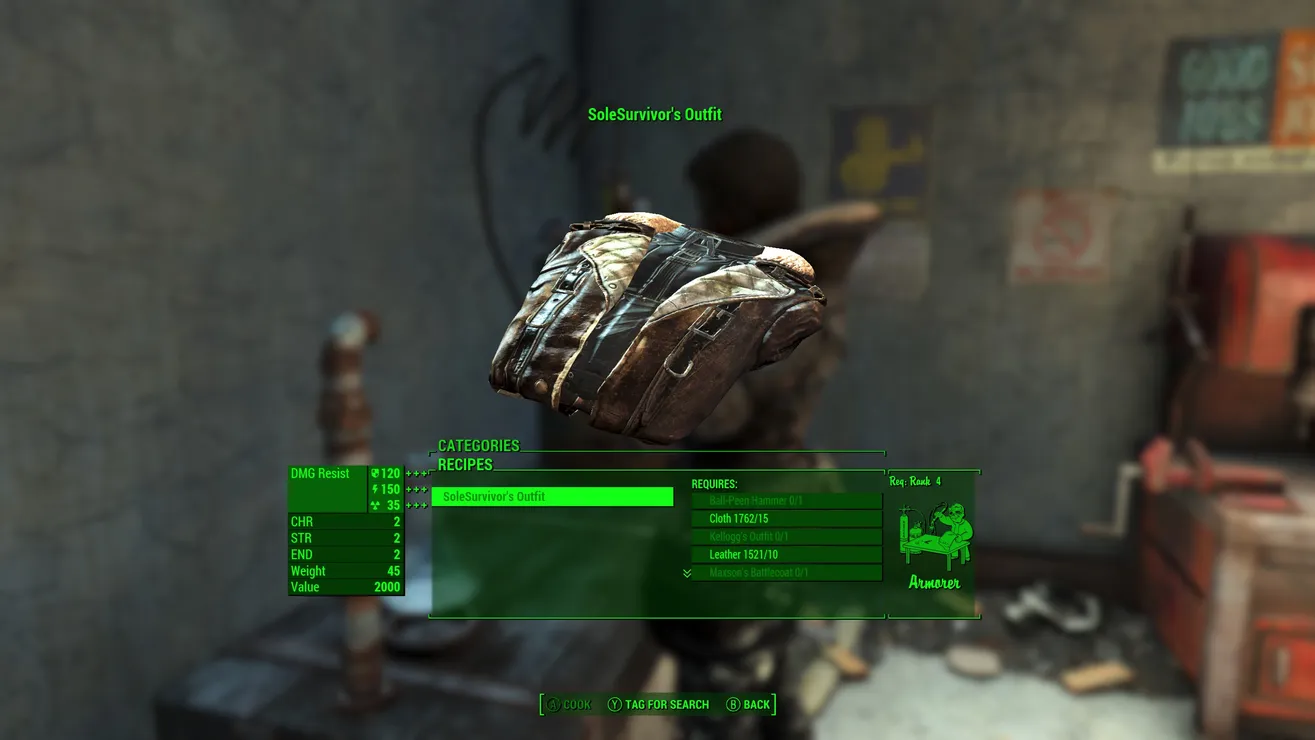
Task: Click the Req: Rank 4 label
Action: click(x=915, y=479)
